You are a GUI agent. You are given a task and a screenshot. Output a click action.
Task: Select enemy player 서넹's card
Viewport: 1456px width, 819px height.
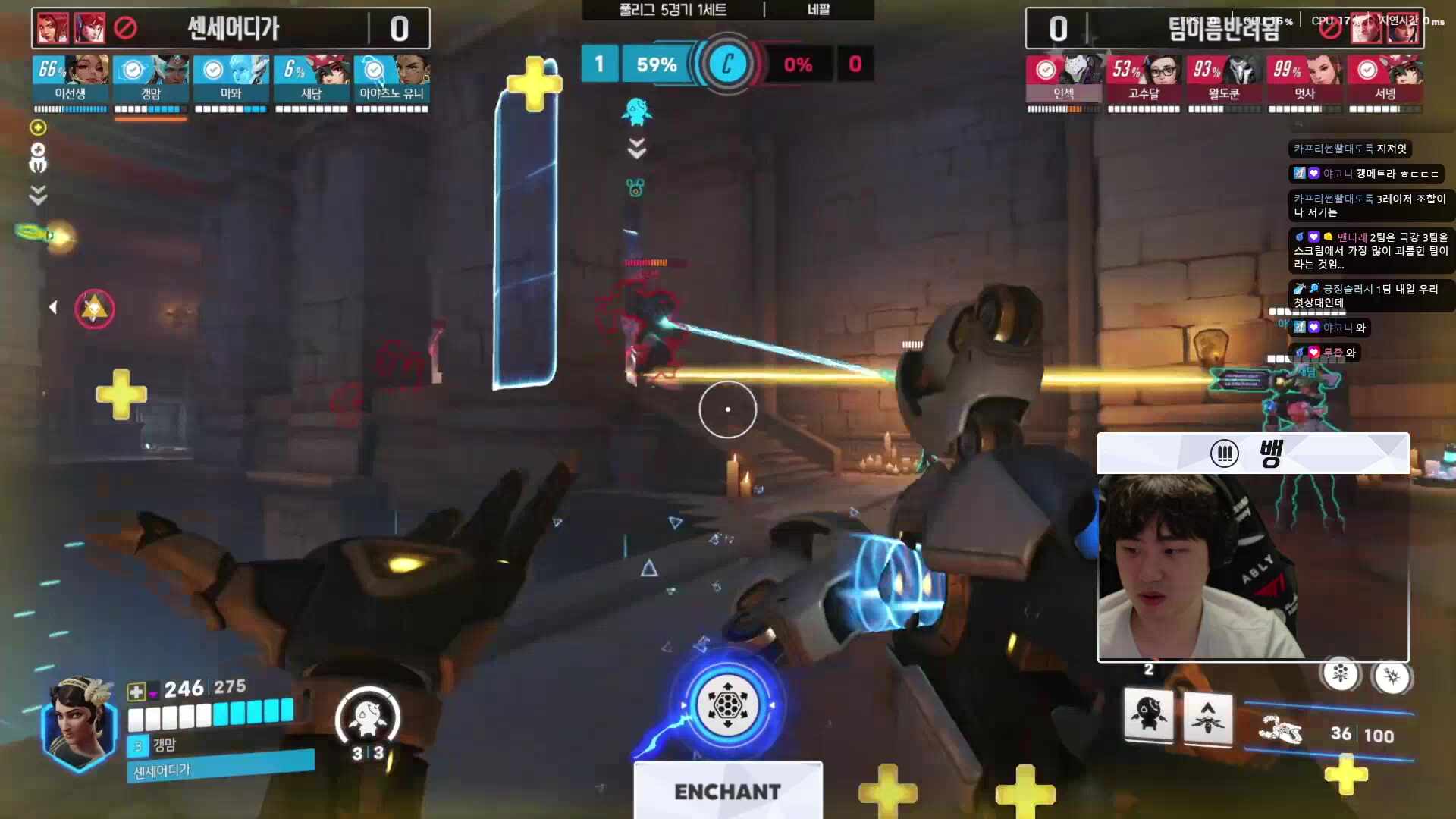pos(1385,80)
